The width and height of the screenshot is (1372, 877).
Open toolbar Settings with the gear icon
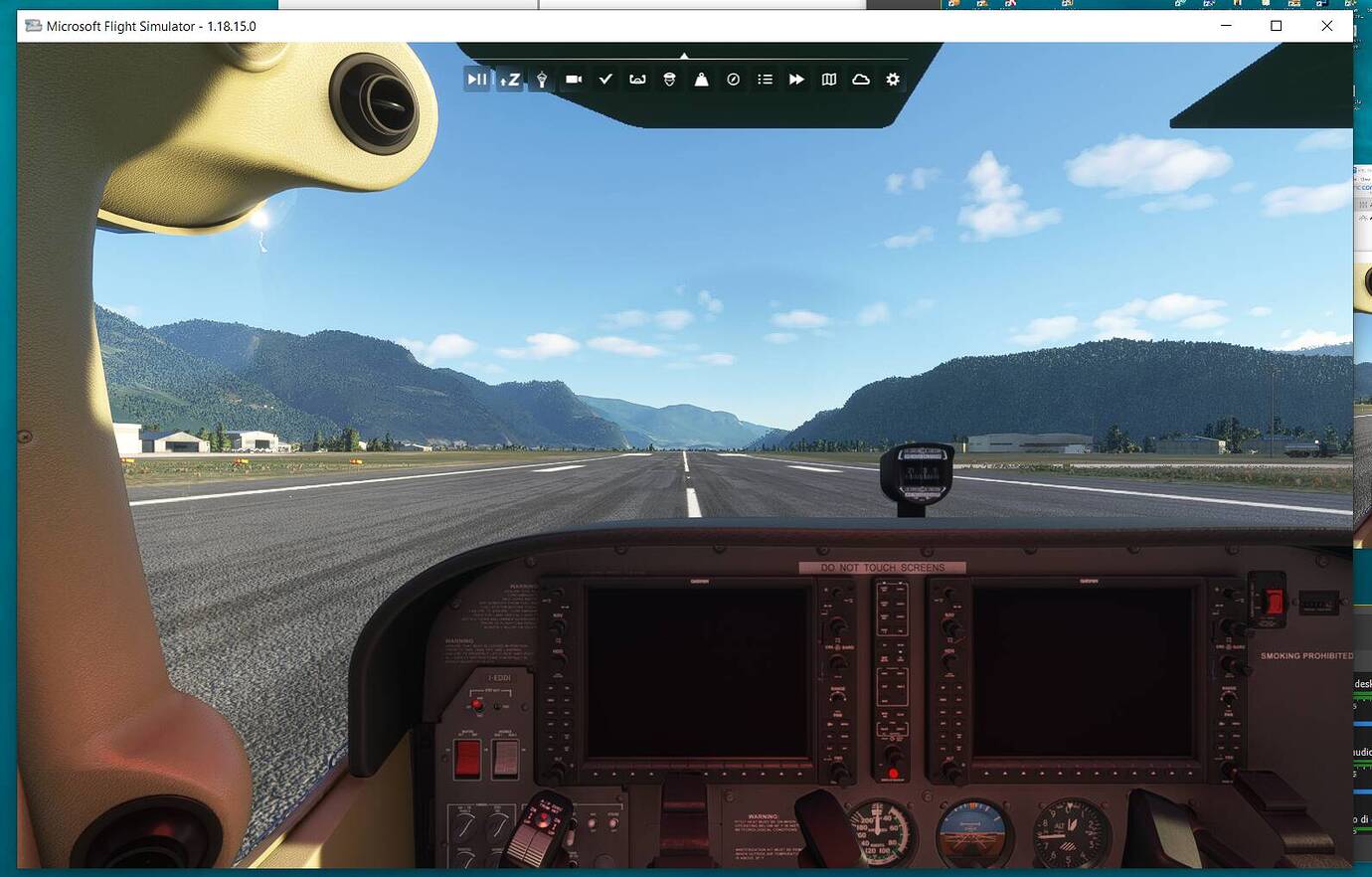point(892,80)
